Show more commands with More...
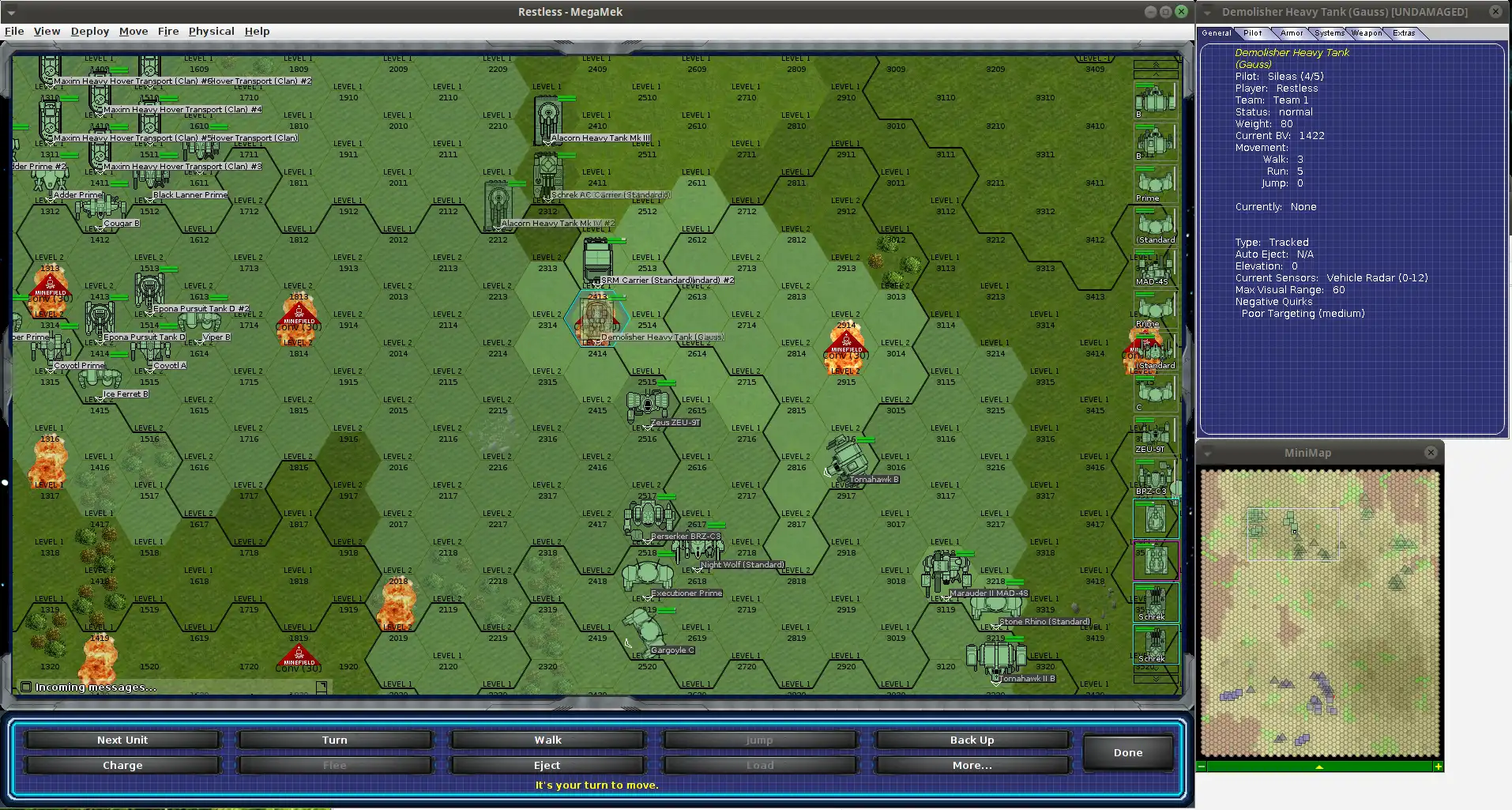Image resolution: width=1512 pixels, height=810 pixels. pyautogui.click(x=972, y=765)
